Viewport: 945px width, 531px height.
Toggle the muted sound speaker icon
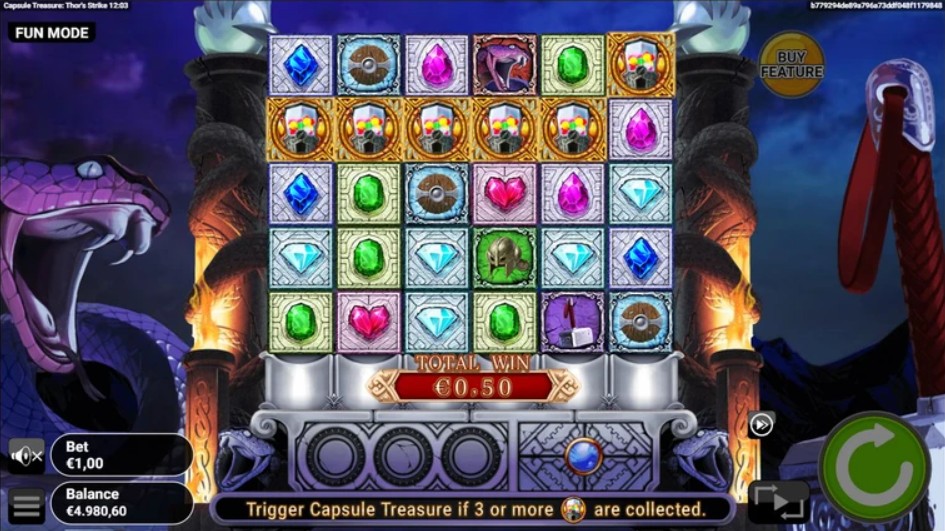pos(26,456)
